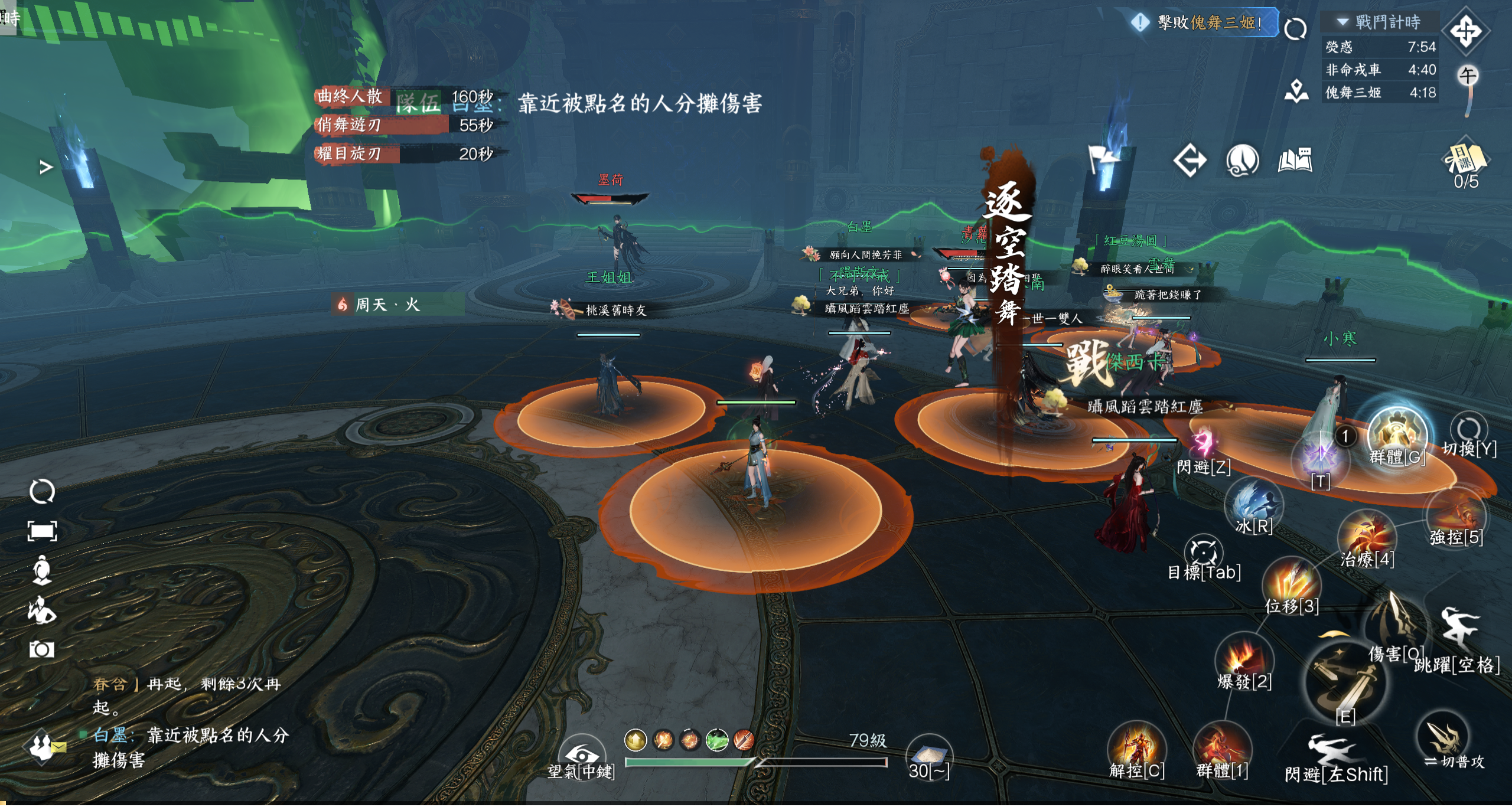Click the exit arrow icon
This screenshot has width=1512, height=807.
tap(1190, 160)
